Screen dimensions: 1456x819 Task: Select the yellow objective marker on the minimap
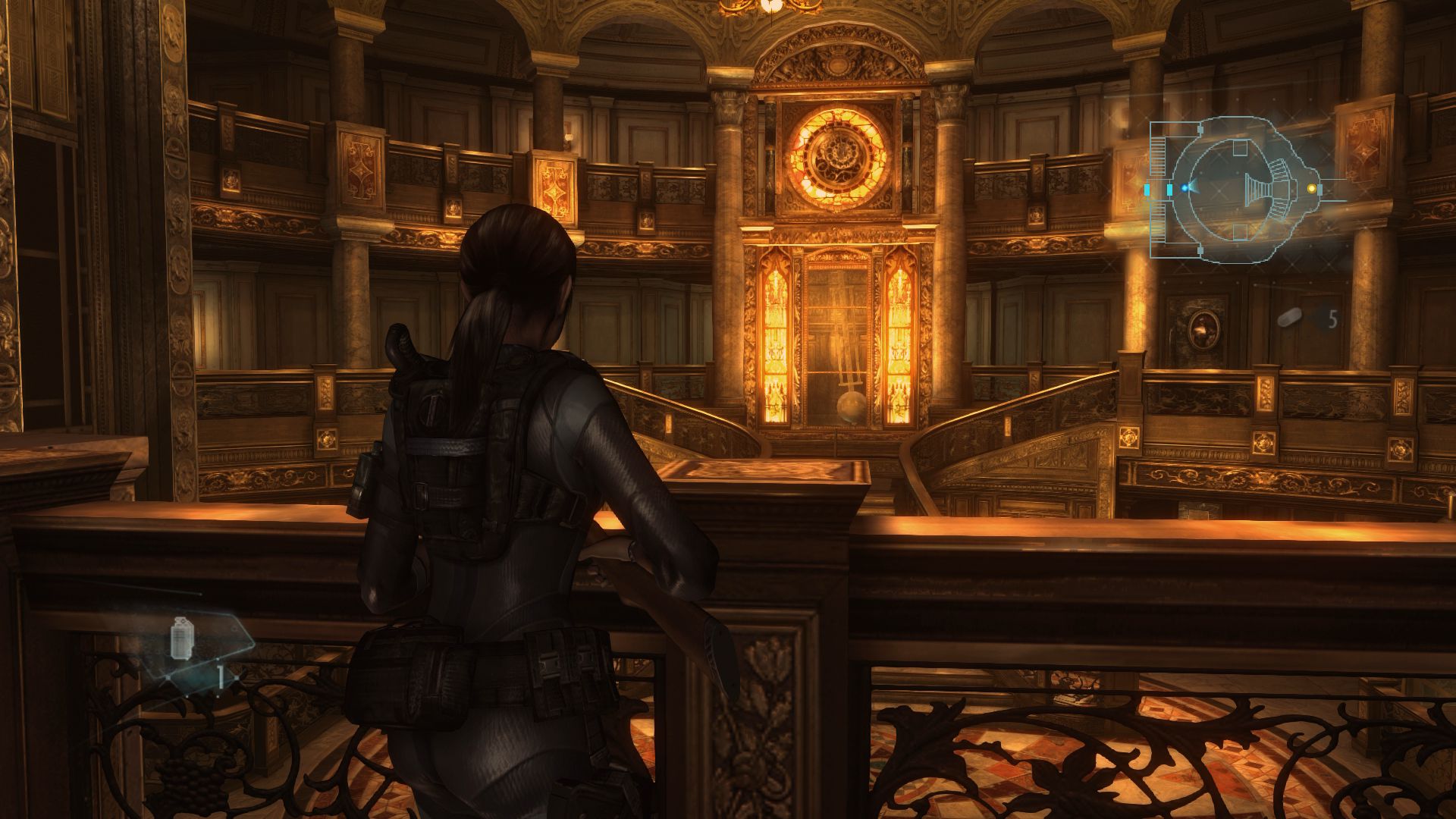1311,189
